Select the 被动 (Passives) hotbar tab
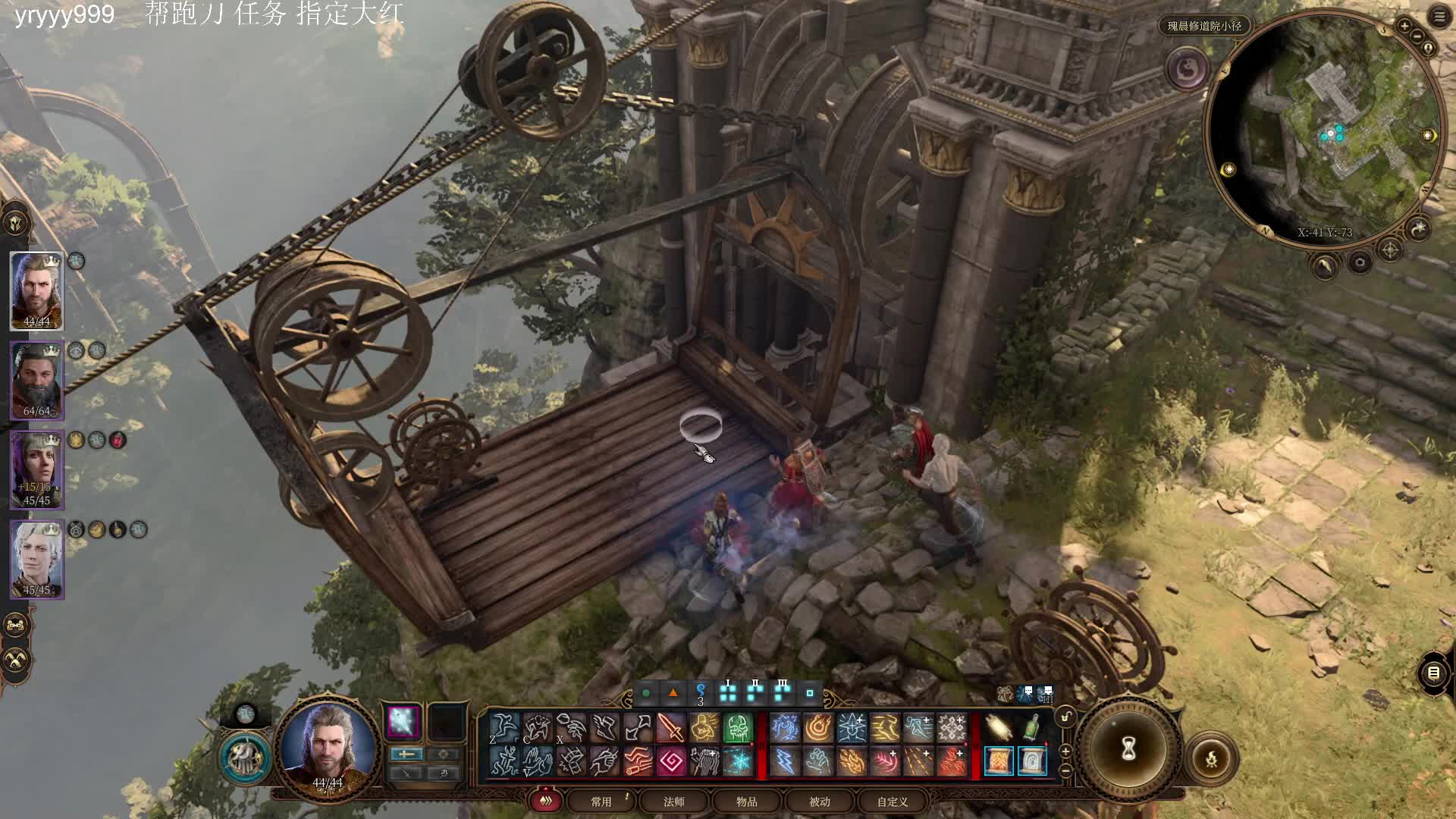Screen dimensions: 1456x819 pos(820,802)
